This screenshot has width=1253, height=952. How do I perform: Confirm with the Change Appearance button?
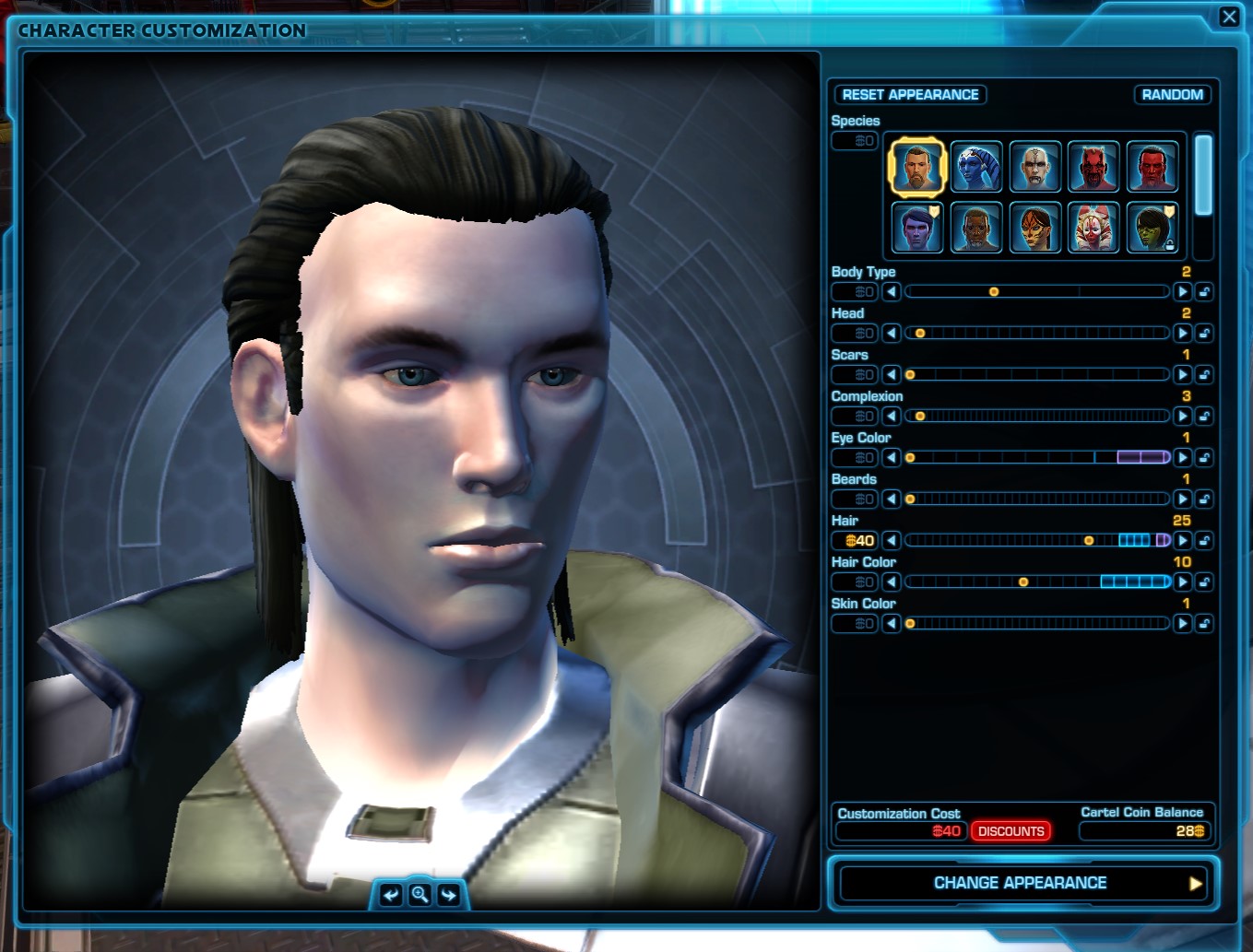[x=1022, y=883]
